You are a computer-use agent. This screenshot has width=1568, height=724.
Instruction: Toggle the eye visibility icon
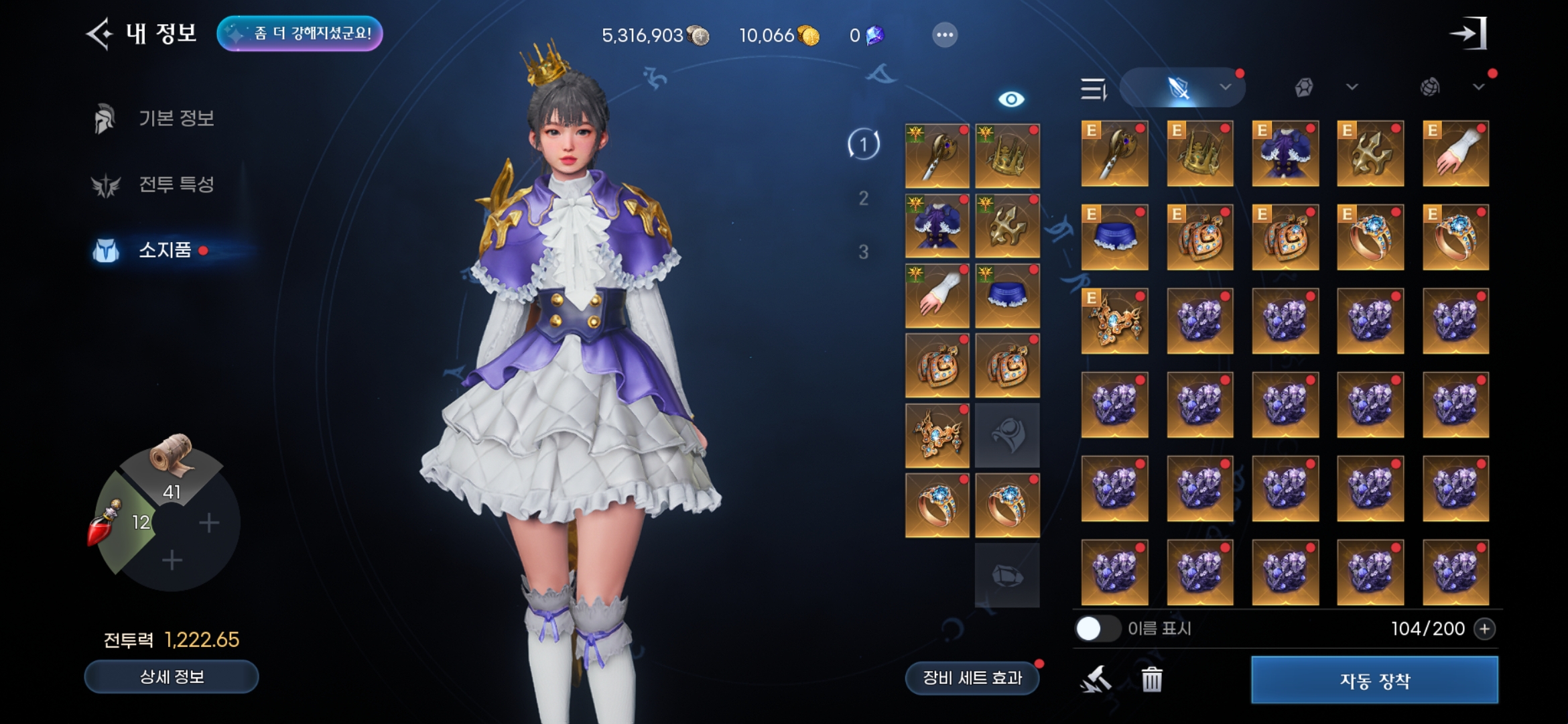pyautogui.click(x=1010, y=99)
